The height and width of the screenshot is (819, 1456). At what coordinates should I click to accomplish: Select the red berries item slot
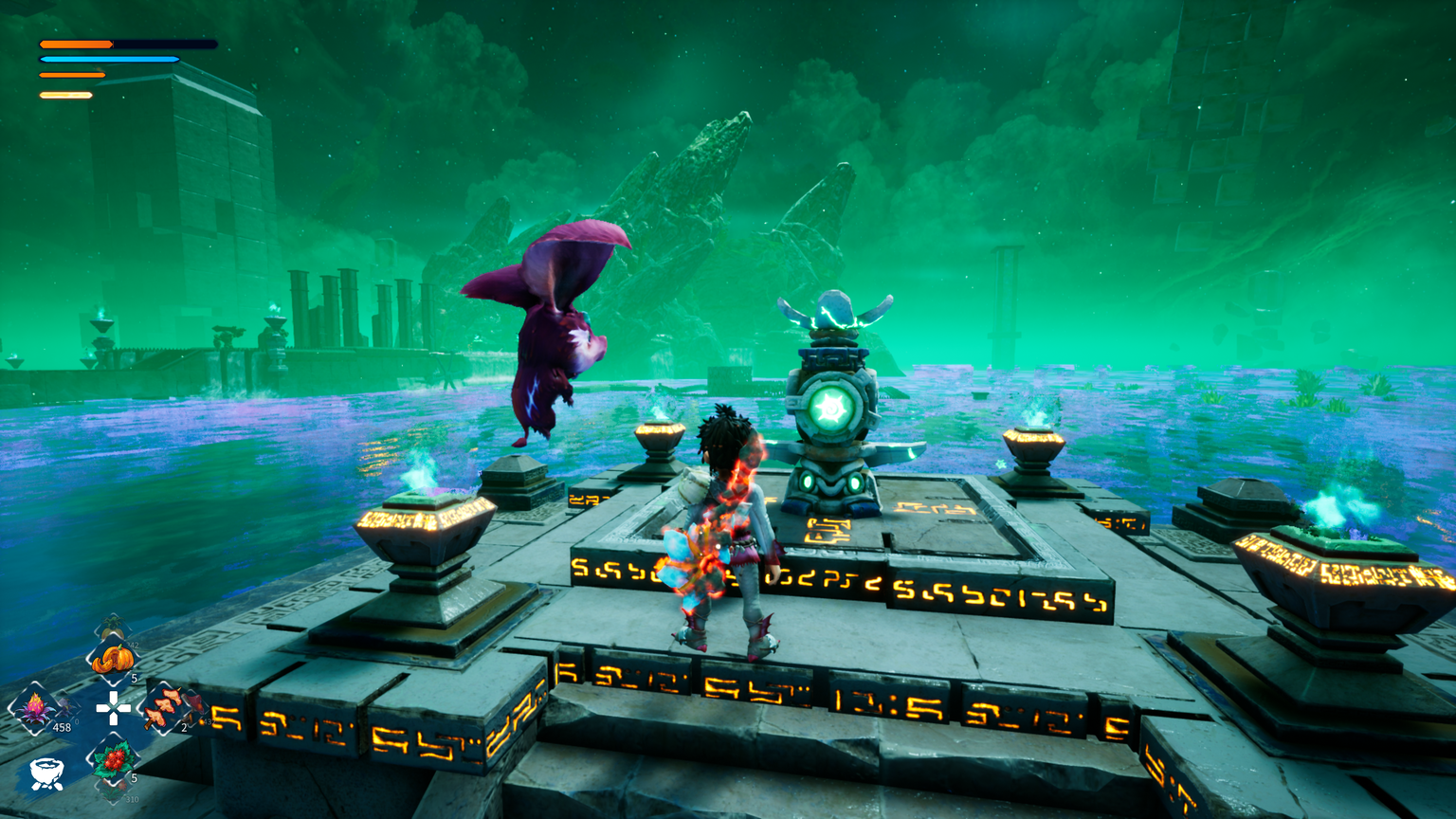click(114, 760)
